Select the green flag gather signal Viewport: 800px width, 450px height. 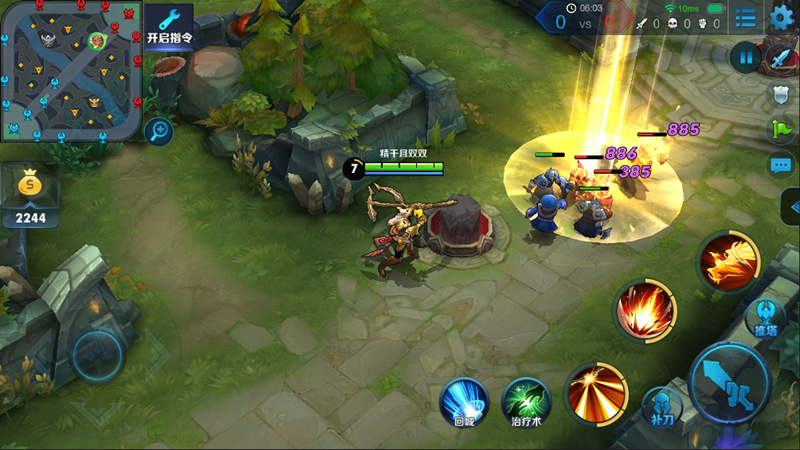[x=781, y=129]
